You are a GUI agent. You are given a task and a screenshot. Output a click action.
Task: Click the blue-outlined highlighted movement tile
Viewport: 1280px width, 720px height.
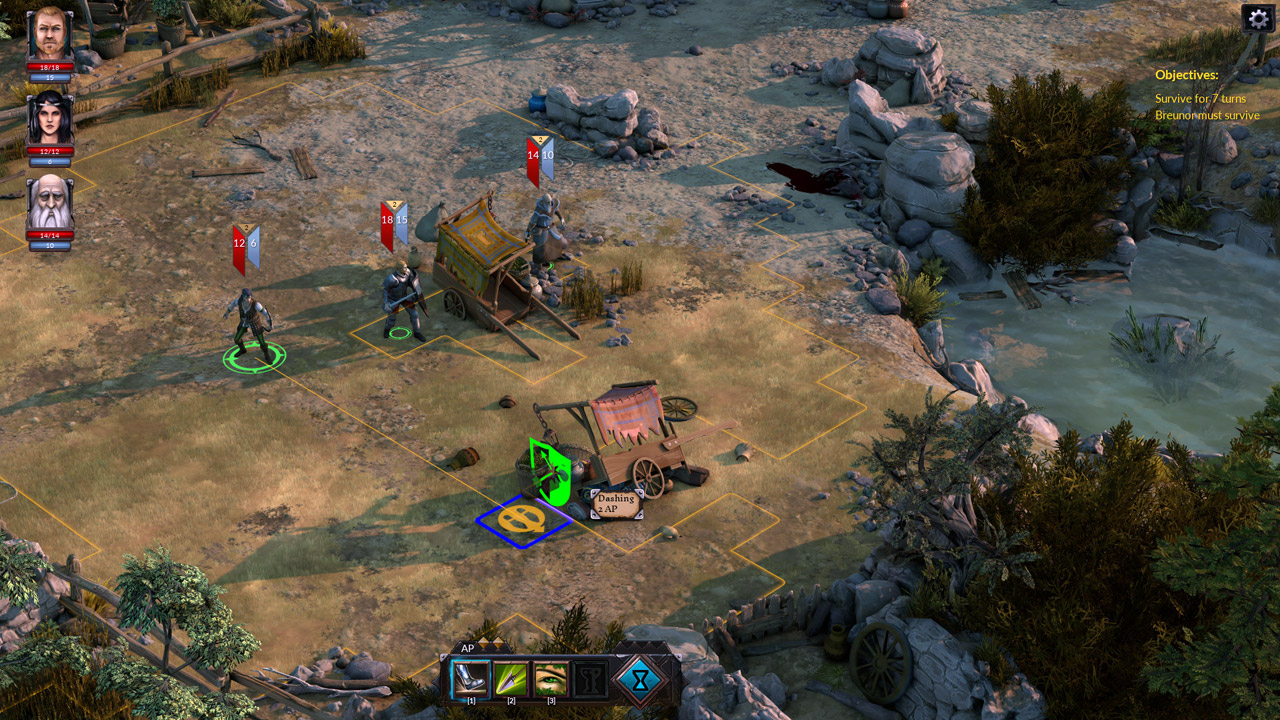pyautogui.click(x=523, y=520)
